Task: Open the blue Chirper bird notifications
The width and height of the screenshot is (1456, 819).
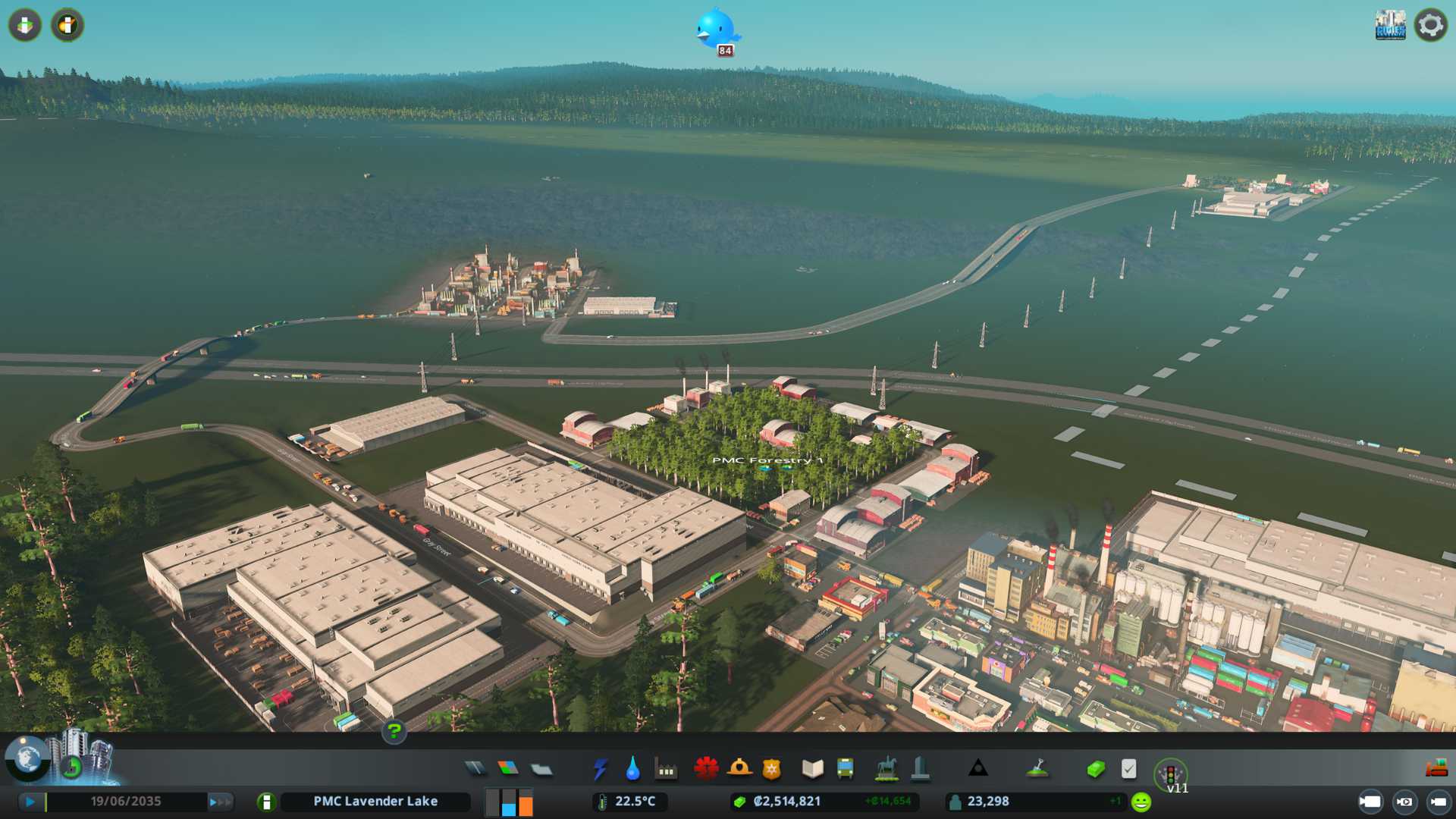Action: 716,29
